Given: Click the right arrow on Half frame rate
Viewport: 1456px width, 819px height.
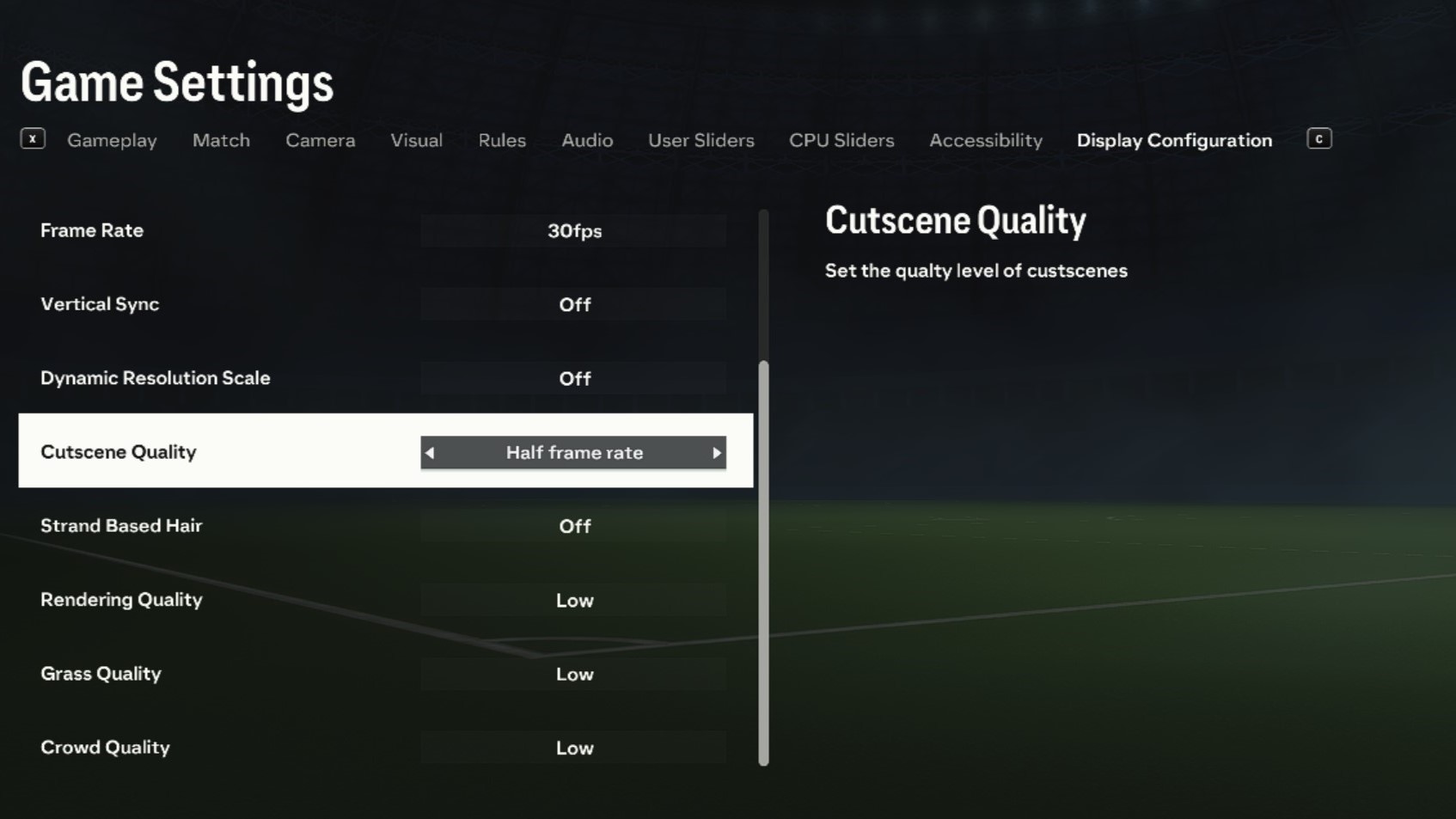Looking at the screenshot, I should coord(717,453).
